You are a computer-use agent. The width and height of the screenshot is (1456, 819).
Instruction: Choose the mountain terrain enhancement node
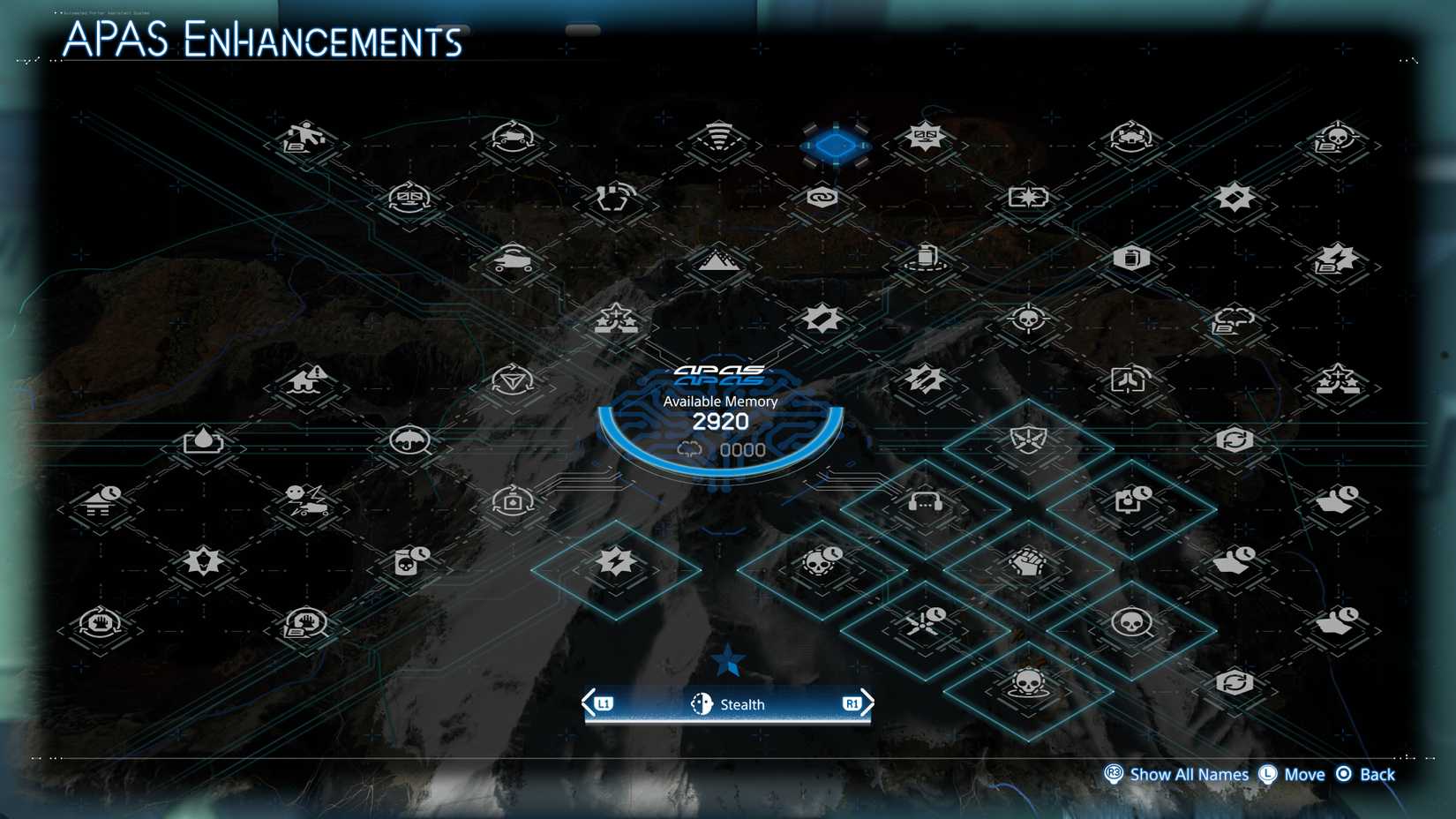tap(717, 261)
